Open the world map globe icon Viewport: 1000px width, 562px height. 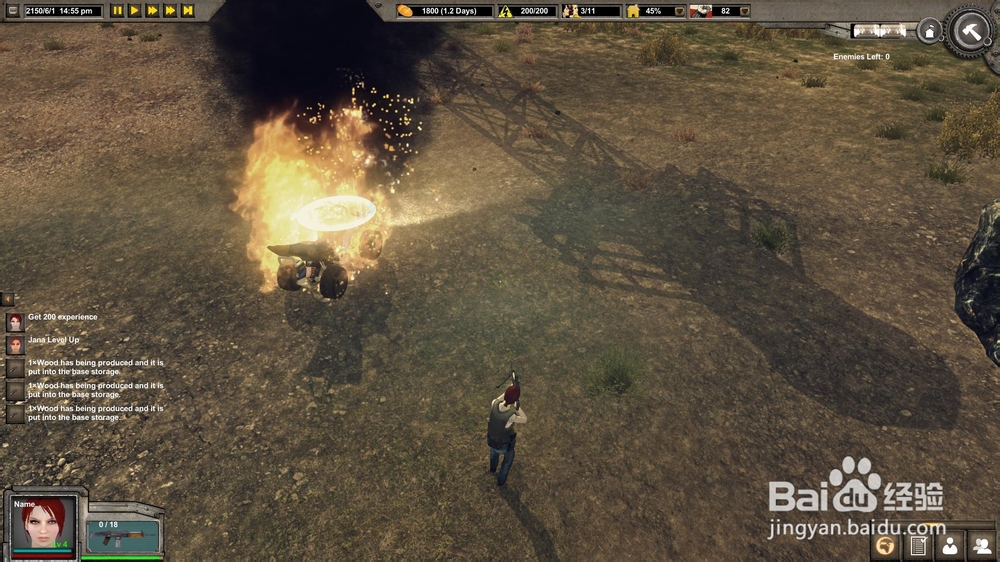[885, 545]
